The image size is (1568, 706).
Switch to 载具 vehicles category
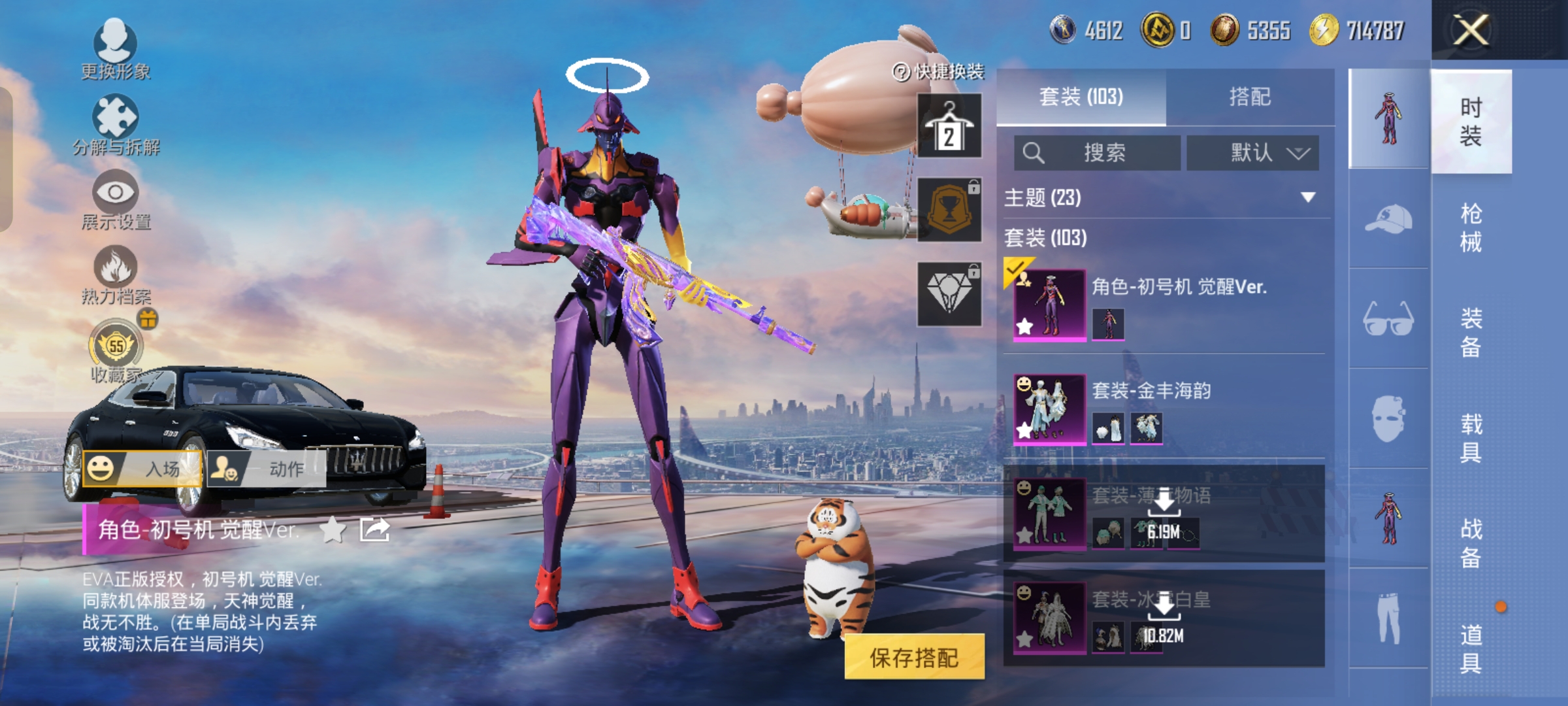pos(1471,438)
